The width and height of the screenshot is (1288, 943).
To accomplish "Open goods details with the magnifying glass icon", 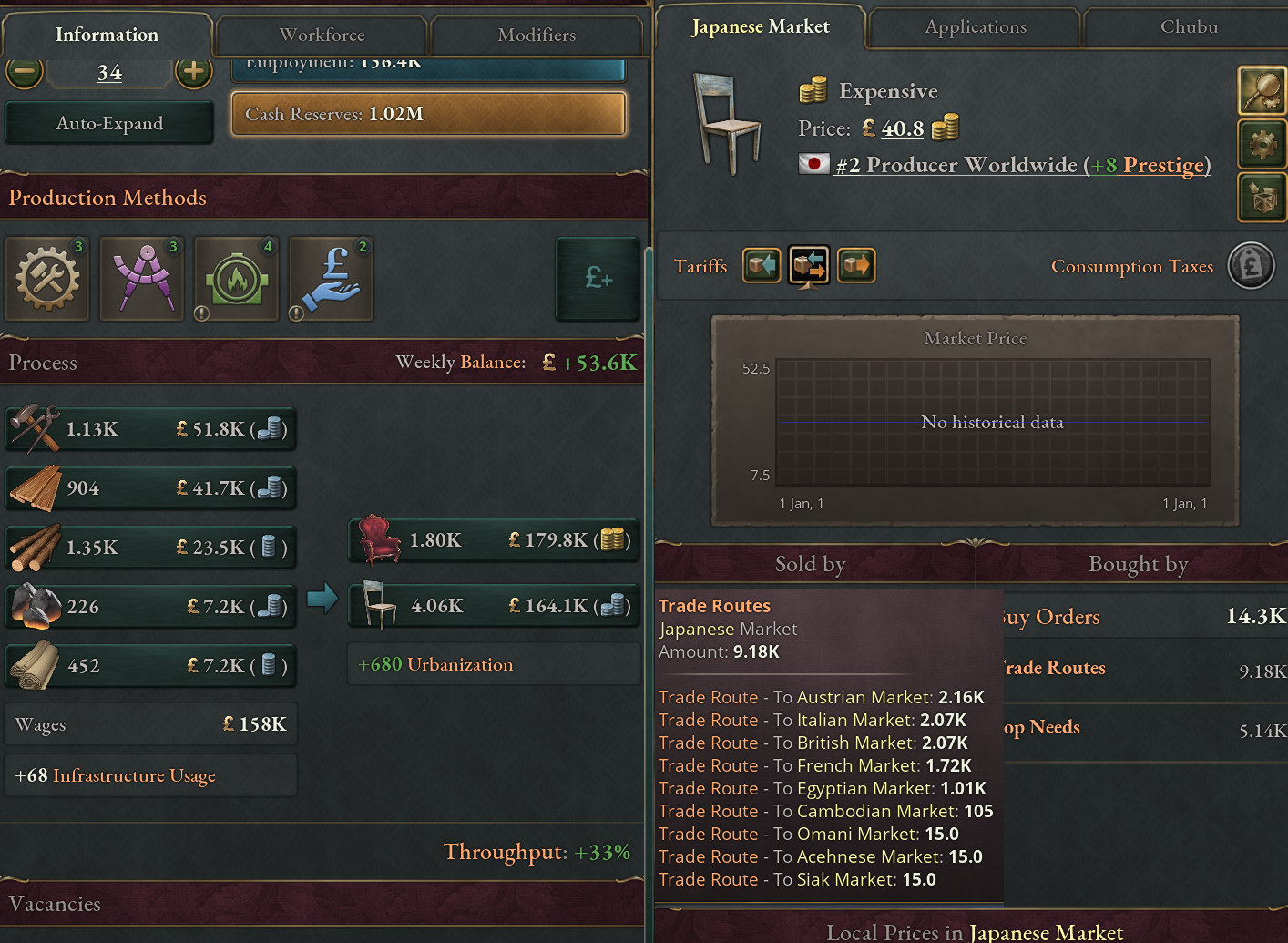I will point(1262,91).
